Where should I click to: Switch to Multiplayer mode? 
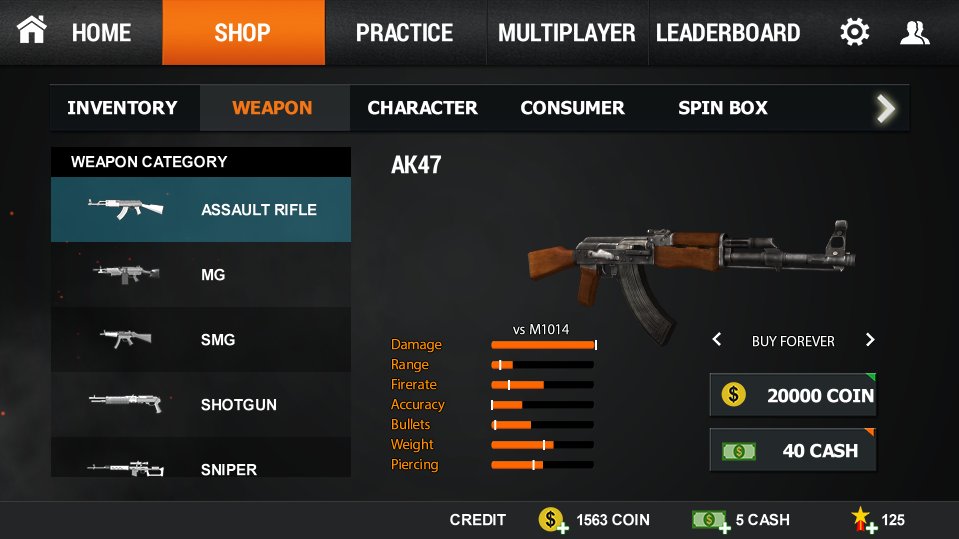click(567, 32)
